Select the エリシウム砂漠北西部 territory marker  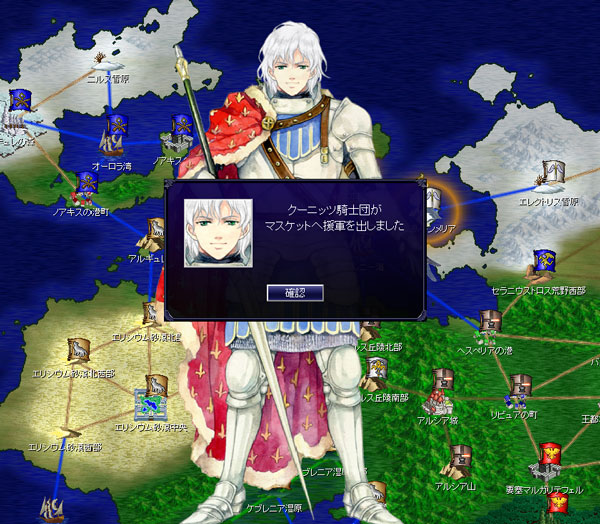click(77, 350)
